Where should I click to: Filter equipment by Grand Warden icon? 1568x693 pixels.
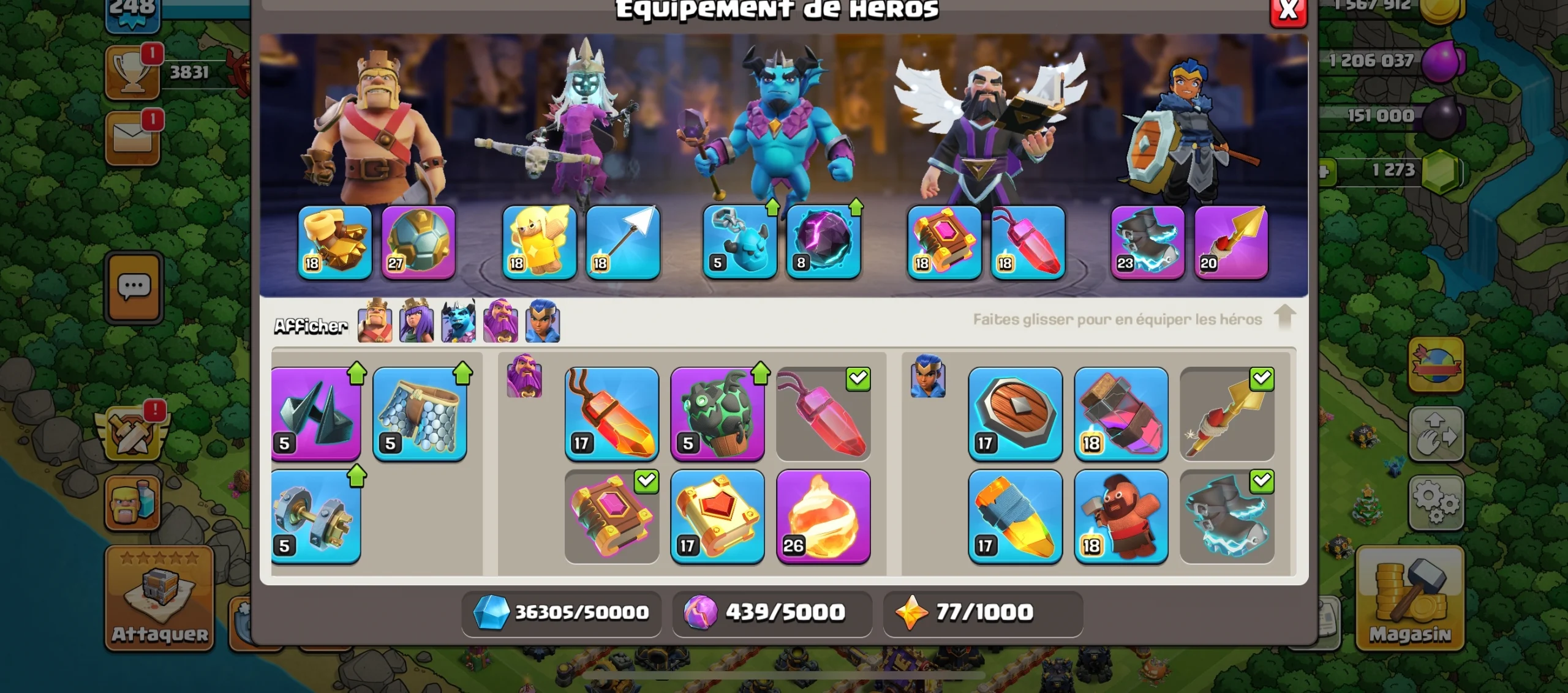[500, 322]
